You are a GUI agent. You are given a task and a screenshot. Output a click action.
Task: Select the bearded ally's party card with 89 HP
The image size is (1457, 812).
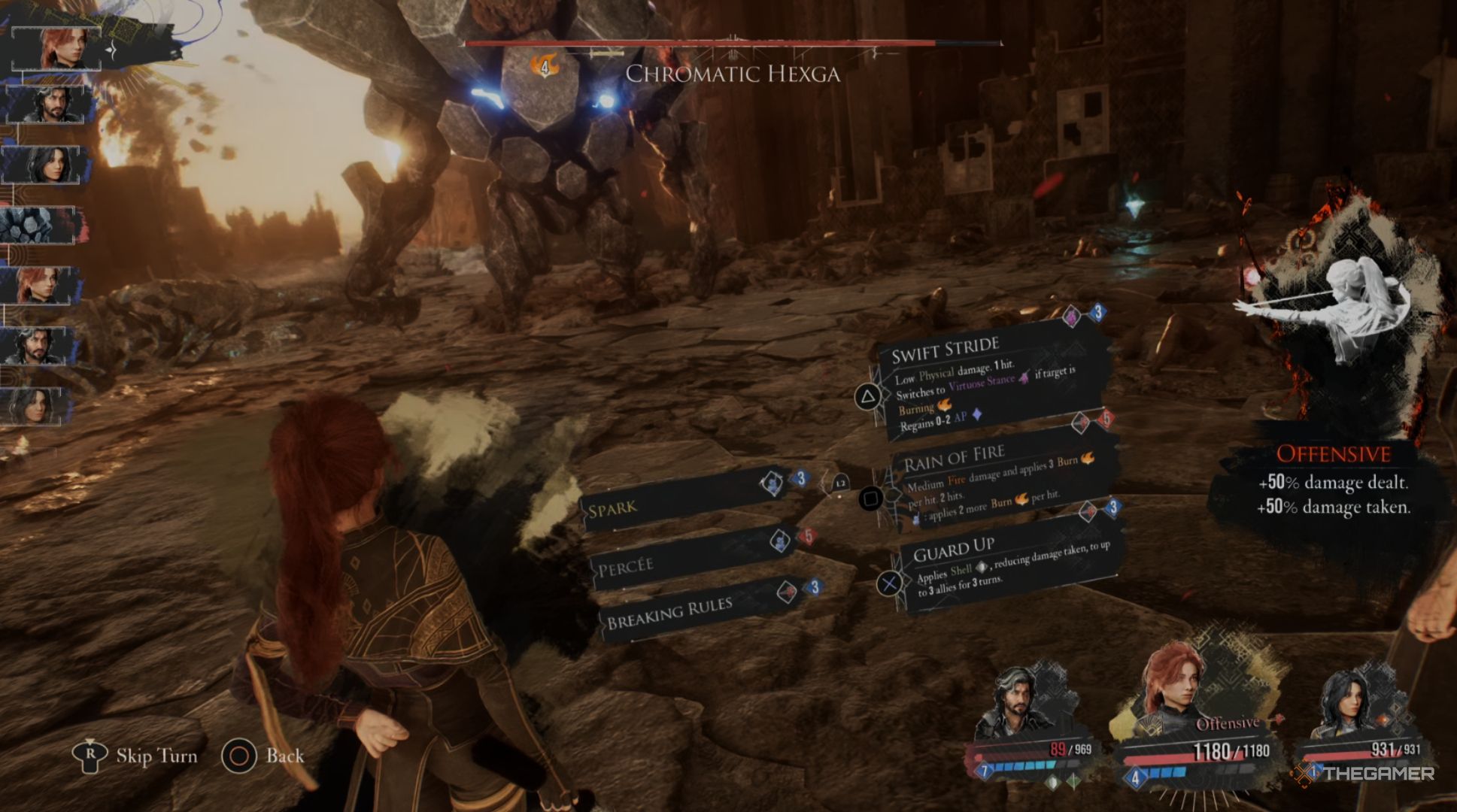[1032, 722]
